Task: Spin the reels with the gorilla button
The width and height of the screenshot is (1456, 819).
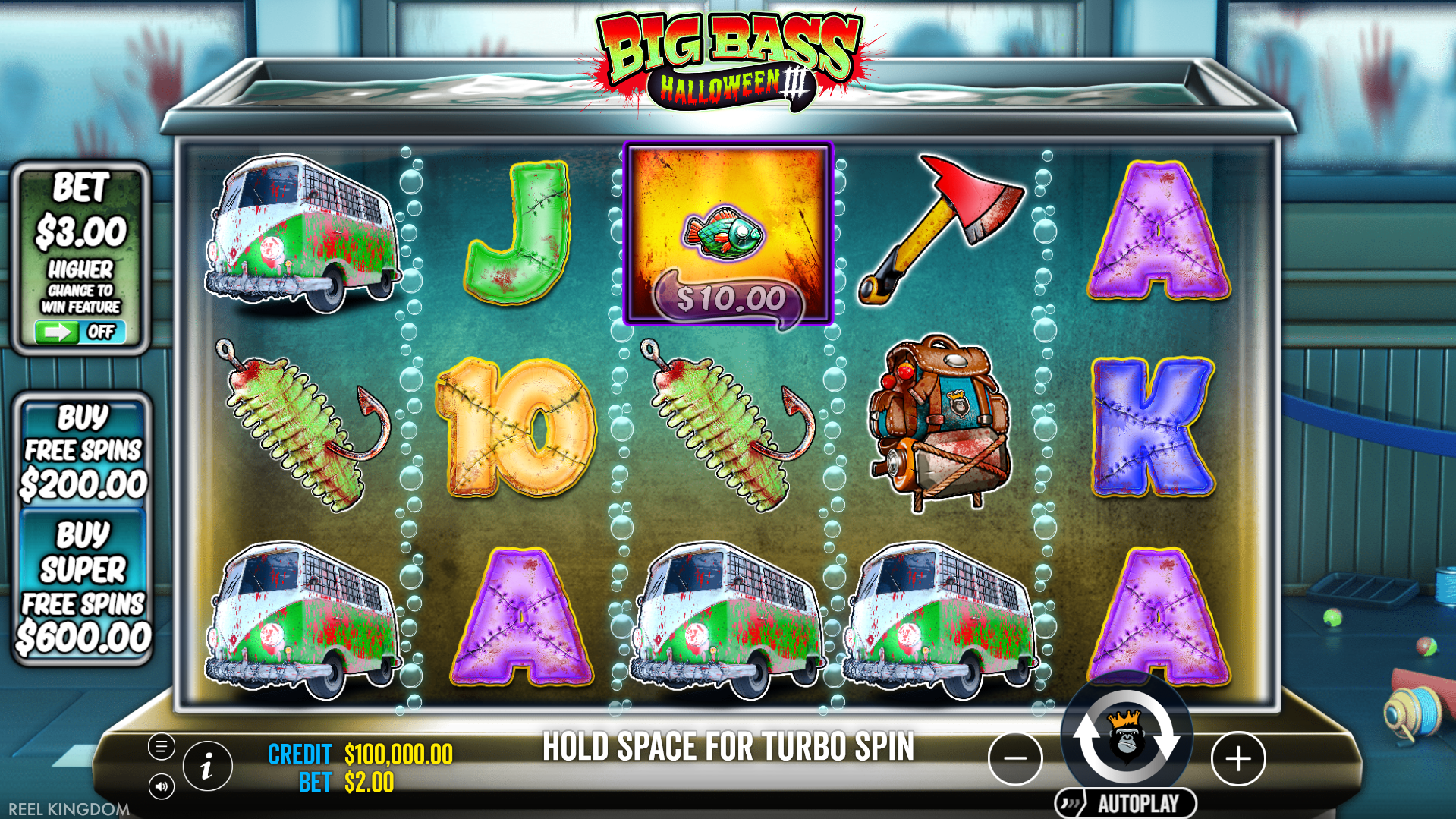Action: 1126,737
